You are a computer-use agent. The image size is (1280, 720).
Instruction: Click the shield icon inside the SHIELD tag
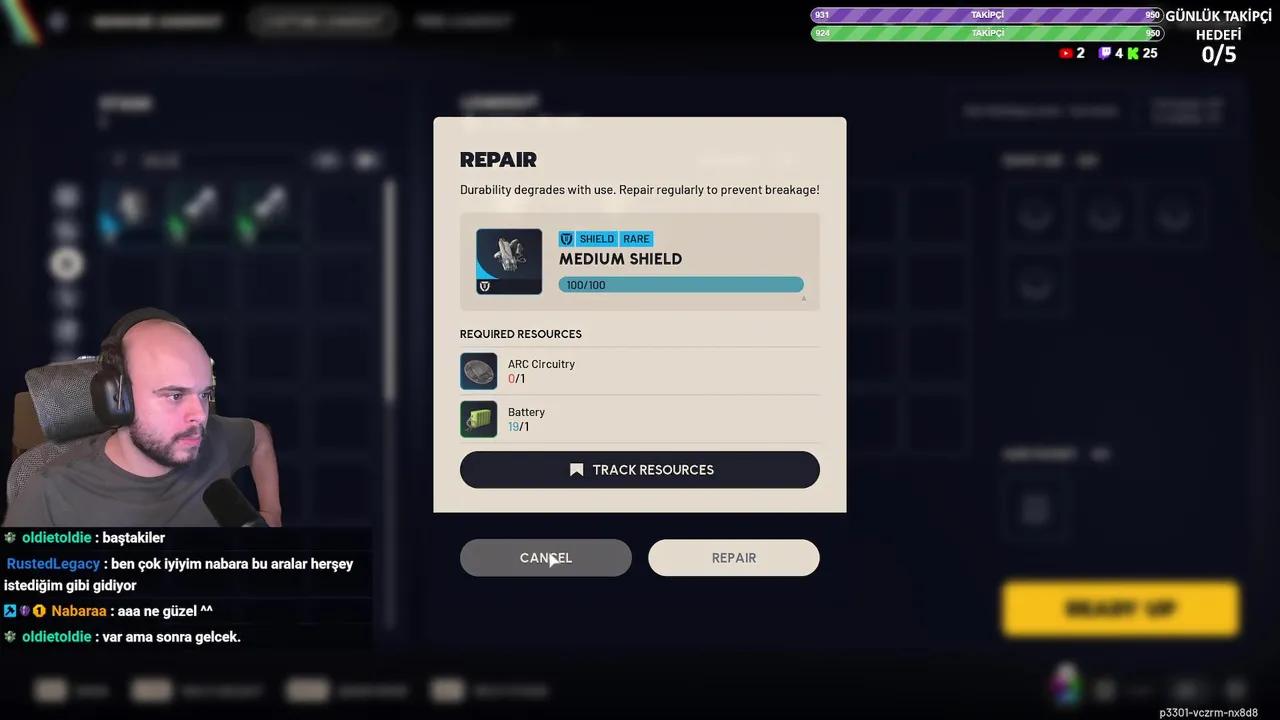566,239
